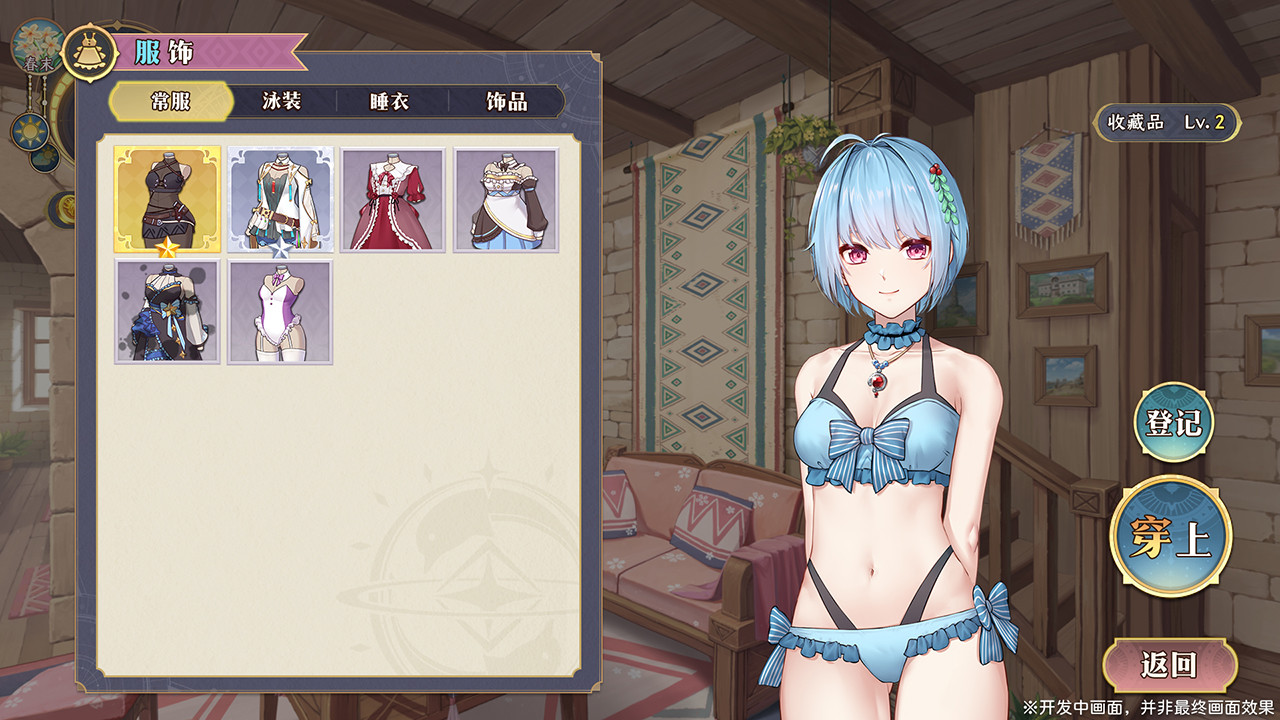Viewport: 1280px width, 720px height.
Task: Click the sun icon hanging below the season badge
Action: (30, 128)
